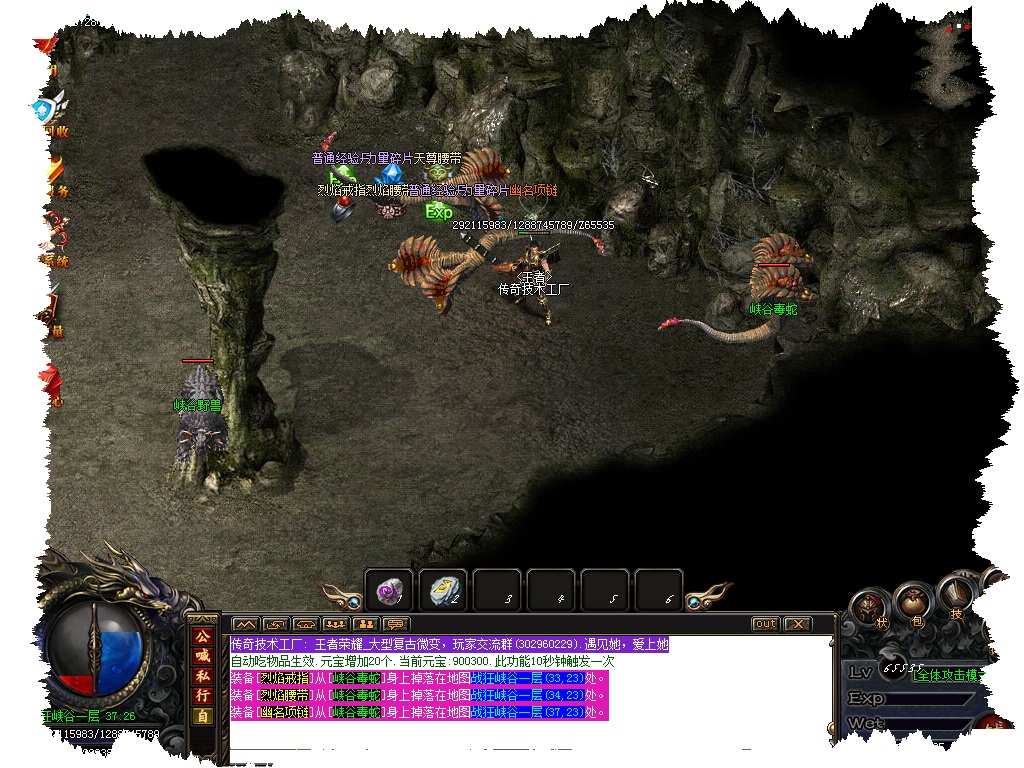
Task: Switch chat to the 公 public channel
Action: 202,636
